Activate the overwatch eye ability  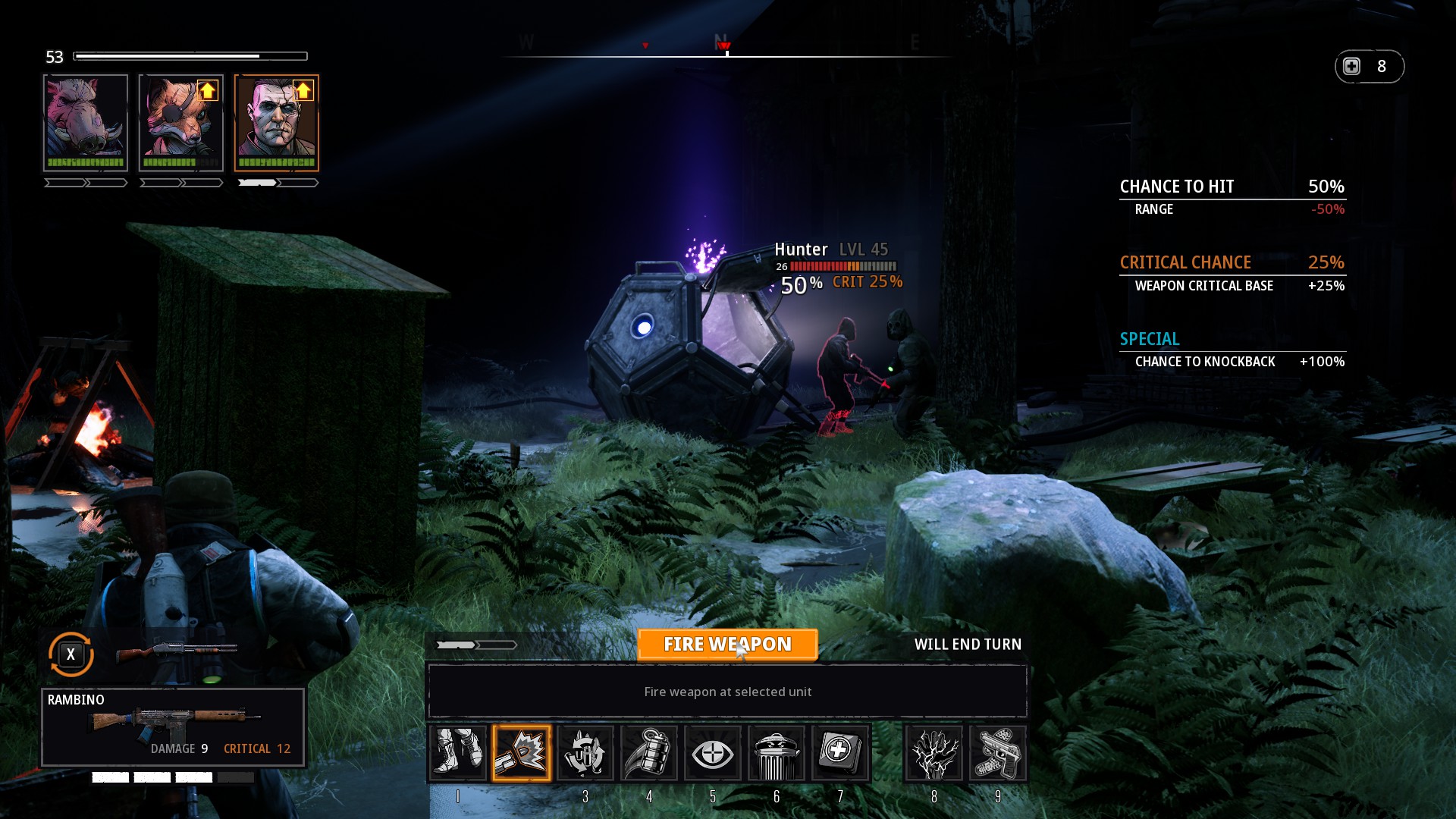tap(712, 753)
